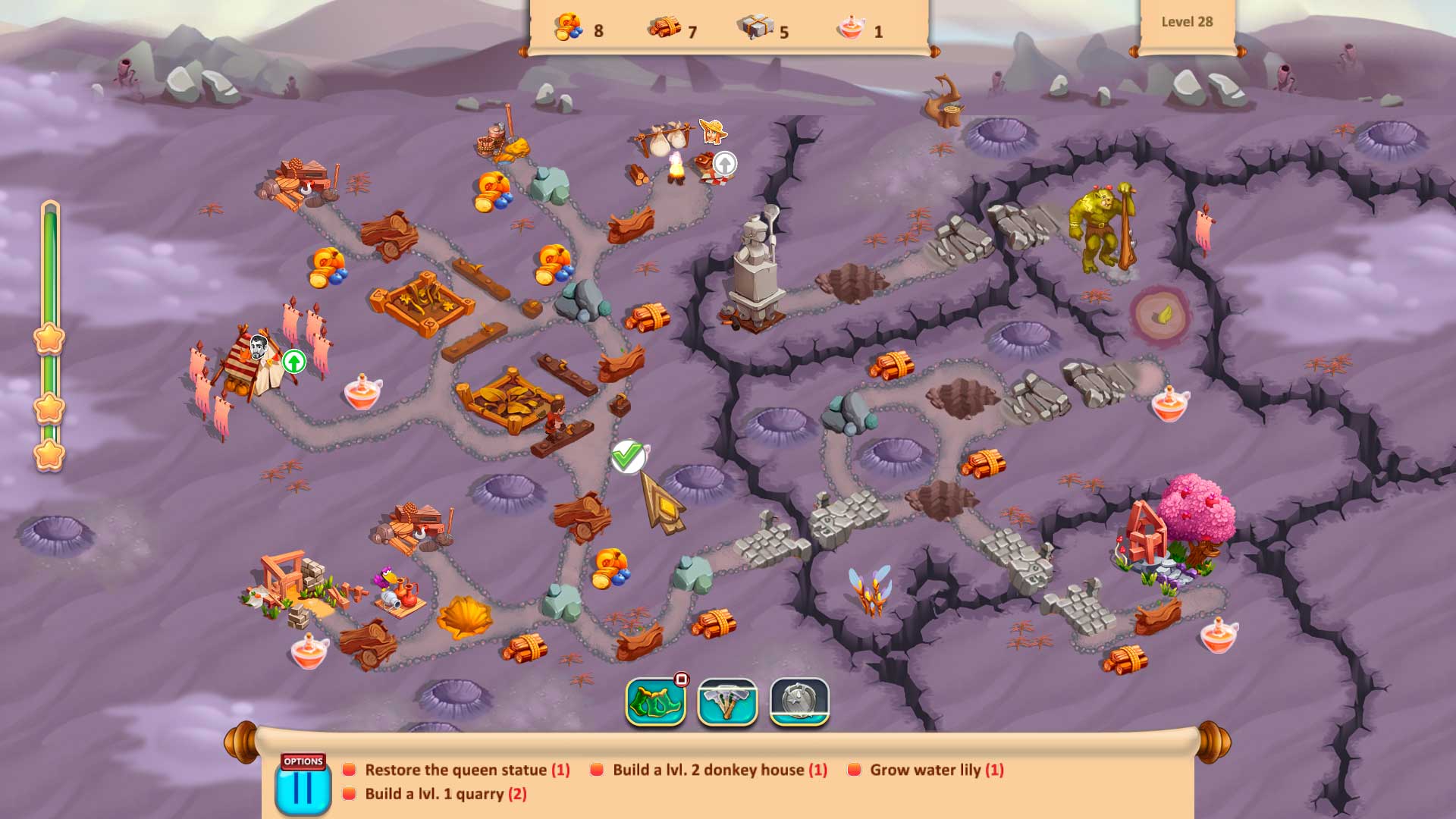Viewport: 1456px width, 819px height.
Task: Click the bullet next to Grow water lily
Action: (855, 769)
